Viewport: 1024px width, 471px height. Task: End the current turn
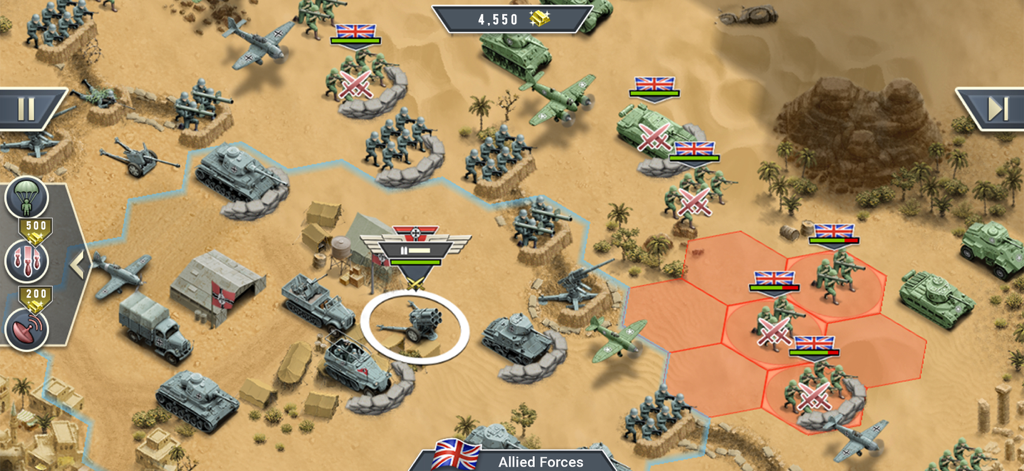[994, 108]
